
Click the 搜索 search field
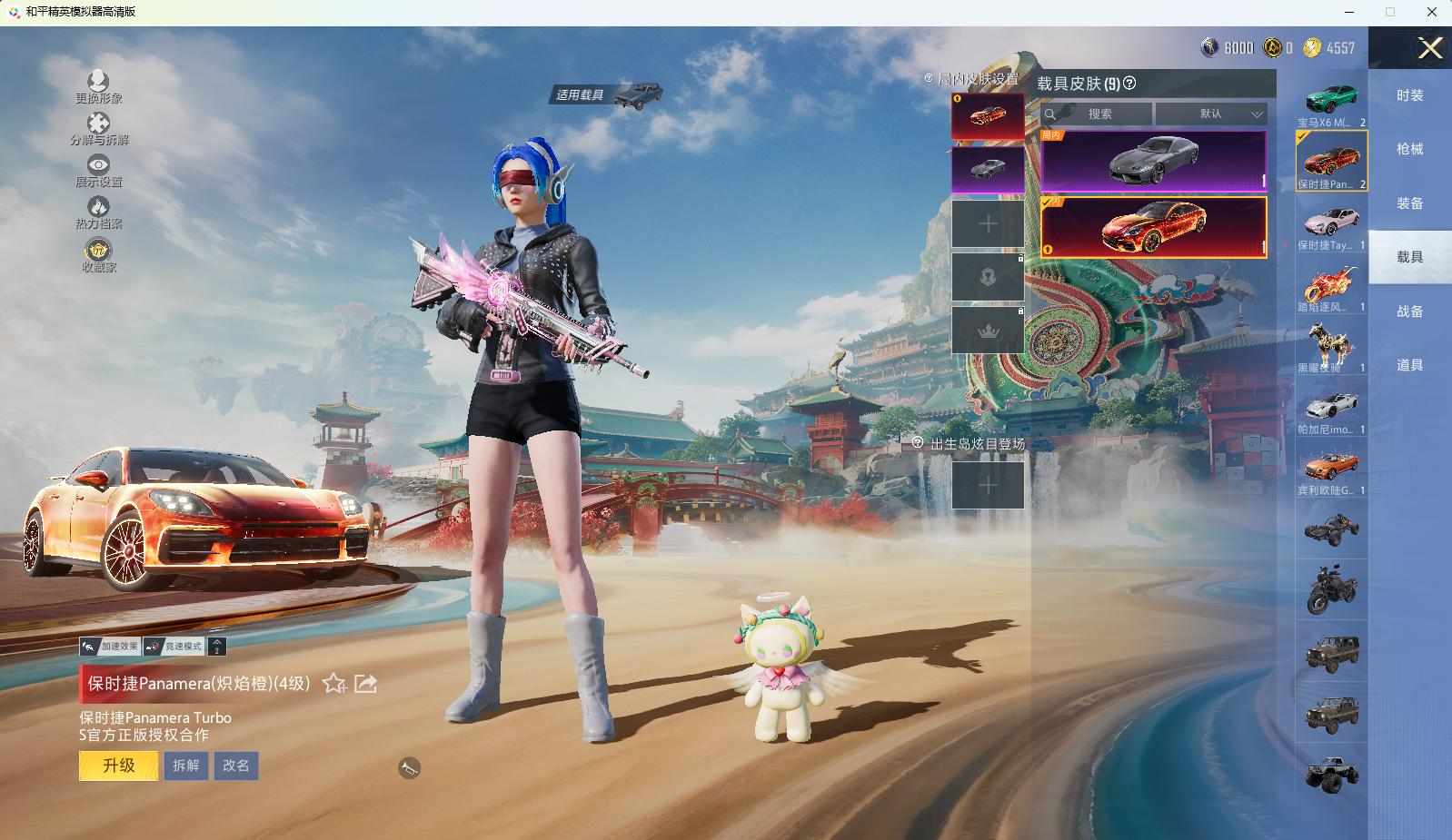coord(1099,114)
